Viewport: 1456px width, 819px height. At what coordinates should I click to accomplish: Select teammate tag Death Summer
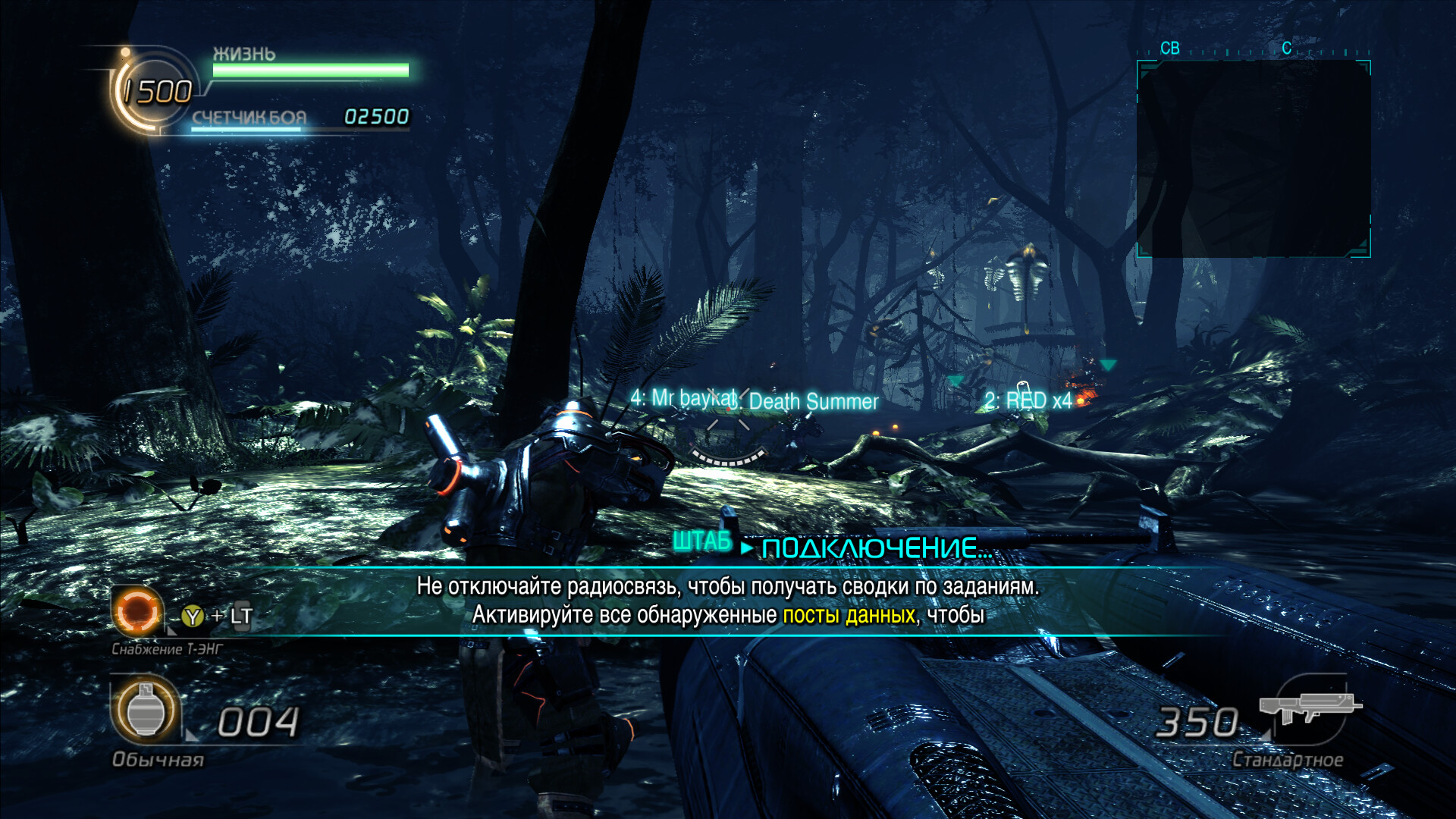(x=813, y=401)
